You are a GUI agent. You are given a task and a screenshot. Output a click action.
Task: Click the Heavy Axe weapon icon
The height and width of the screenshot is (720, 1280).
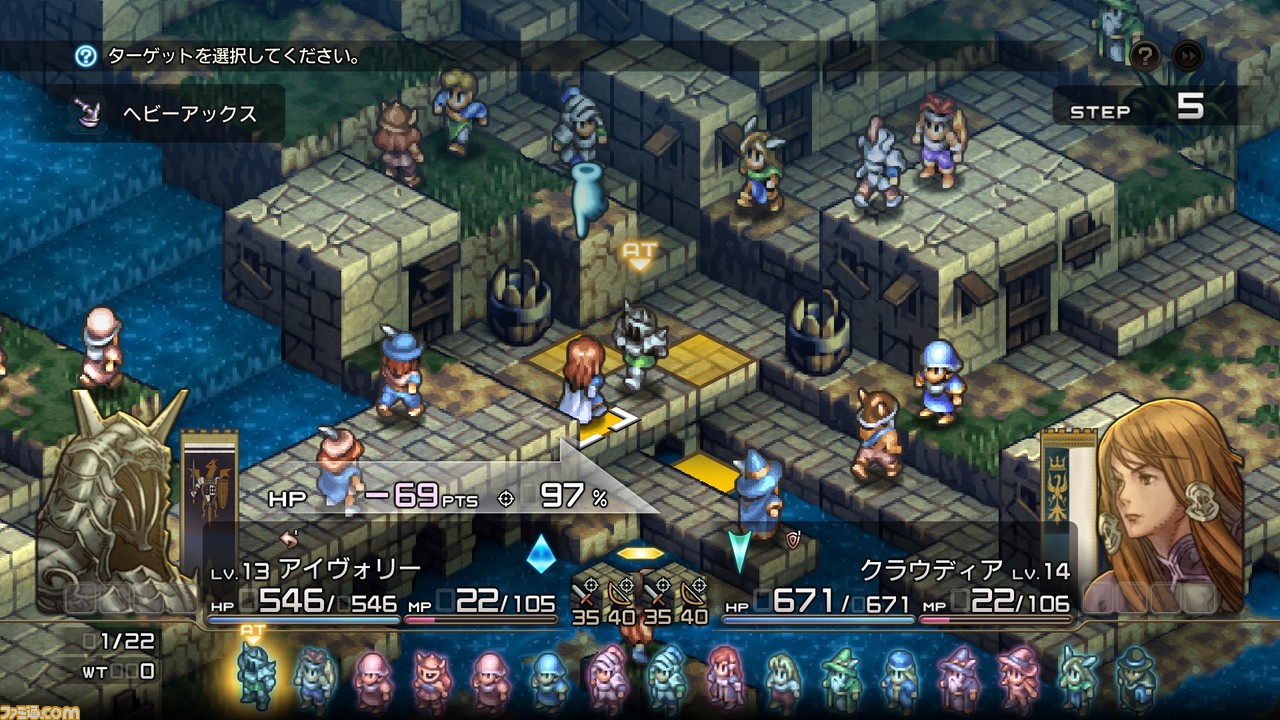click(x=85, y=113)
